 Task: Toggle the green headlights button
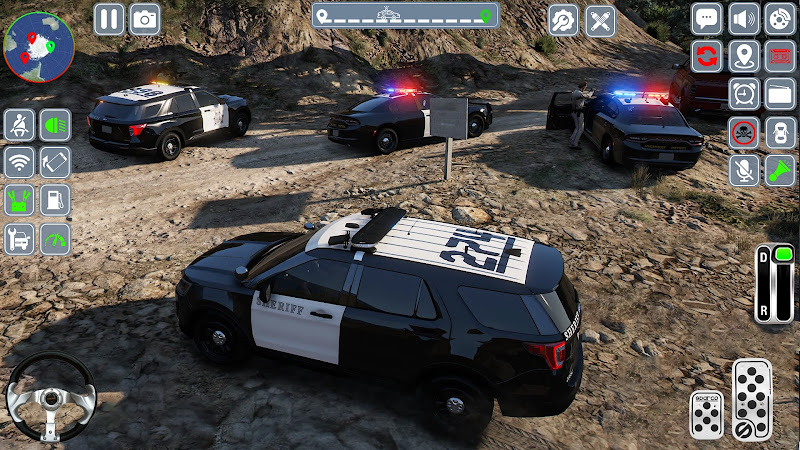click(x=55, y=125)
